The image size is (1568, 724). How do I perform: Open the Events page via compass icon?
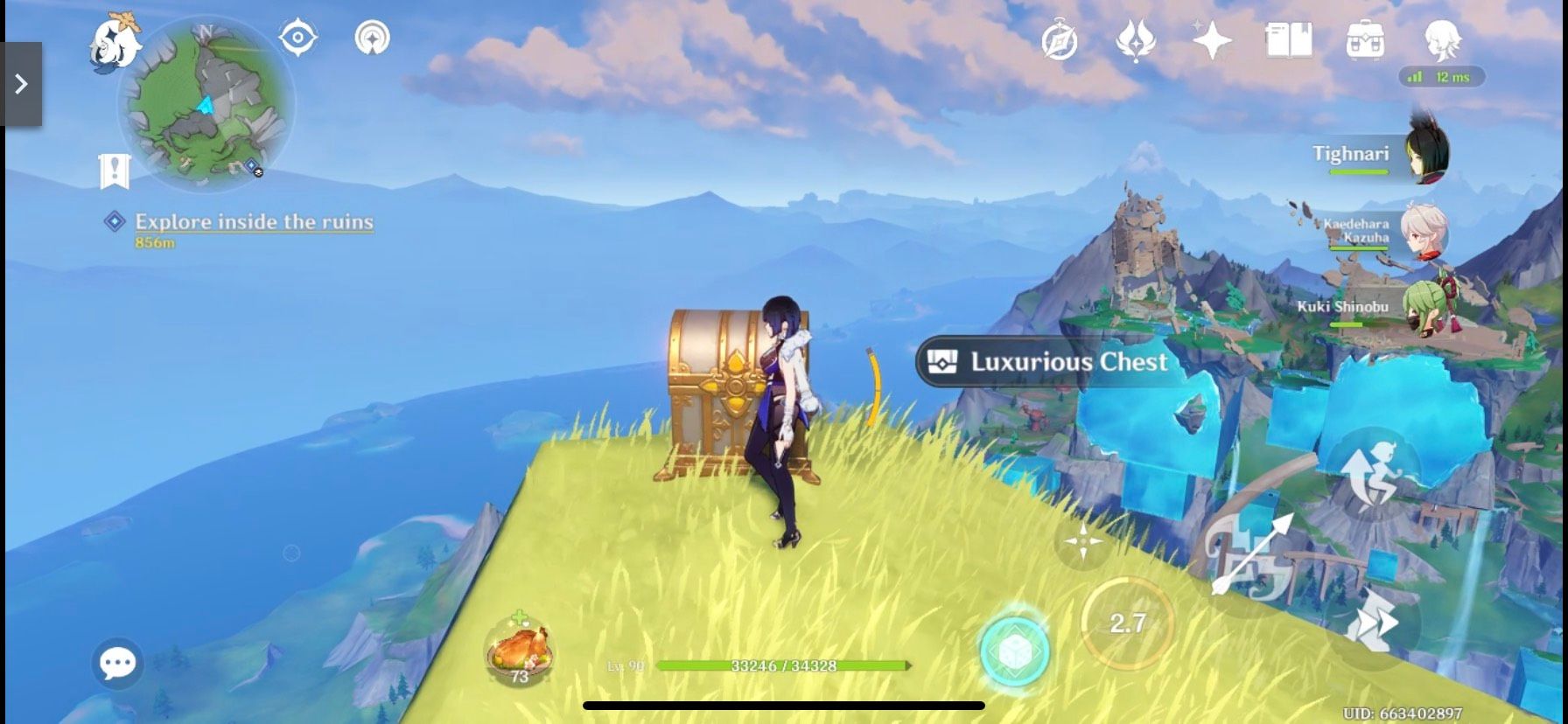click(x=1060, y=38)
